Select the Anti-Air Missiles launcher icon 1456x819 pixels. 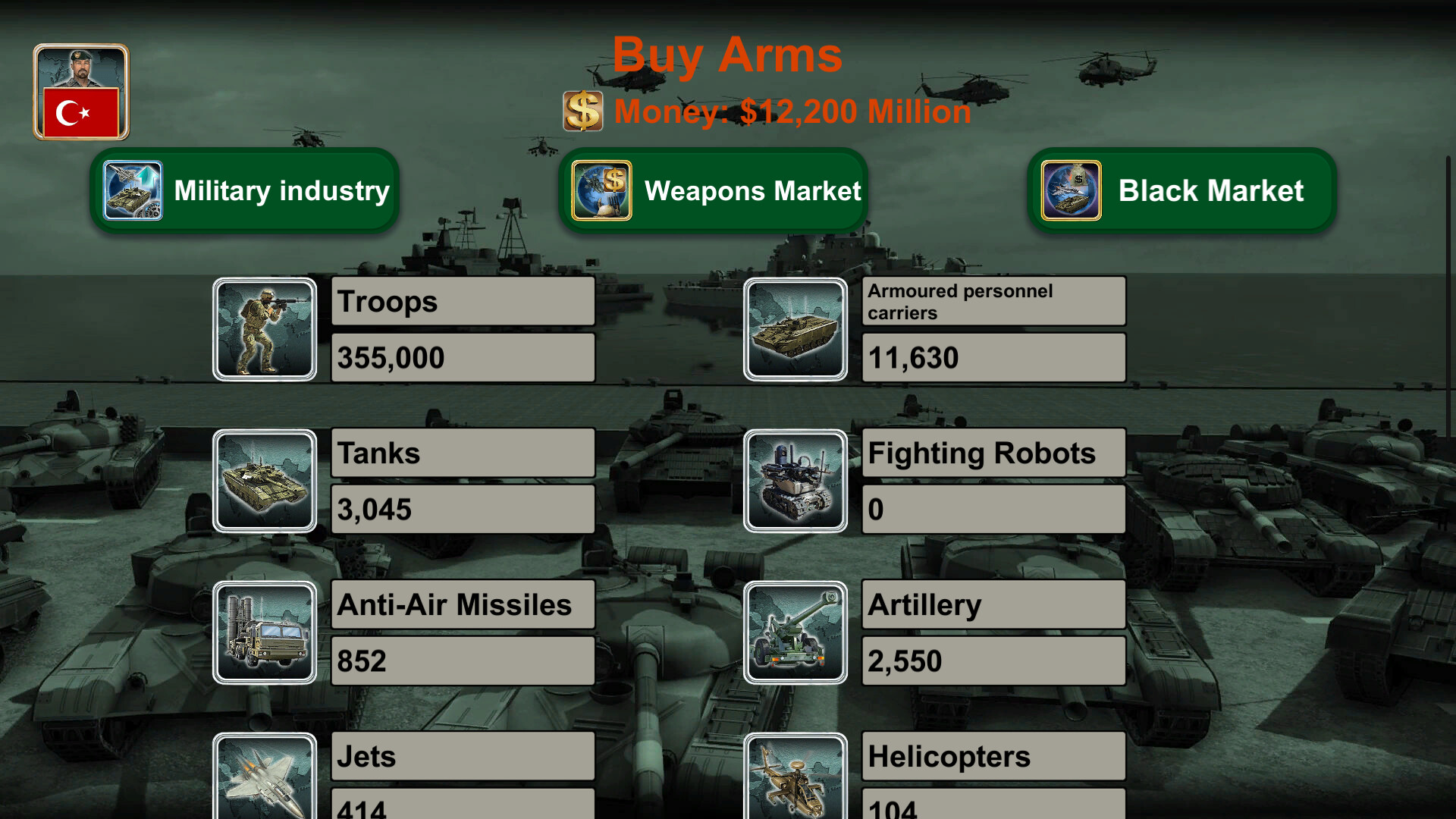click(265, 632)
